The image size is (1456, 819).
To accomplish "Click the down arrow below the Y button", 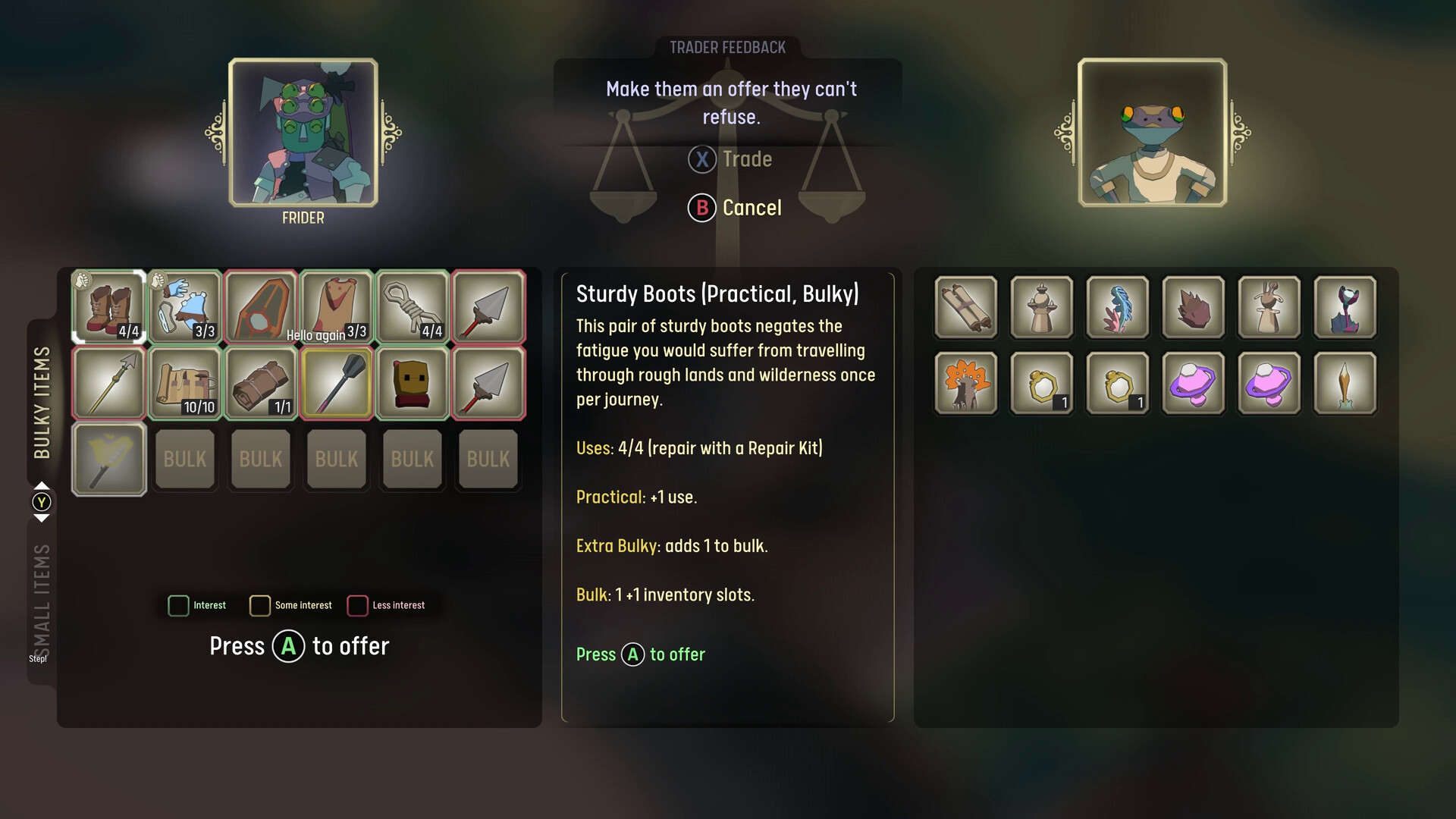I will [x=42, y=517].
